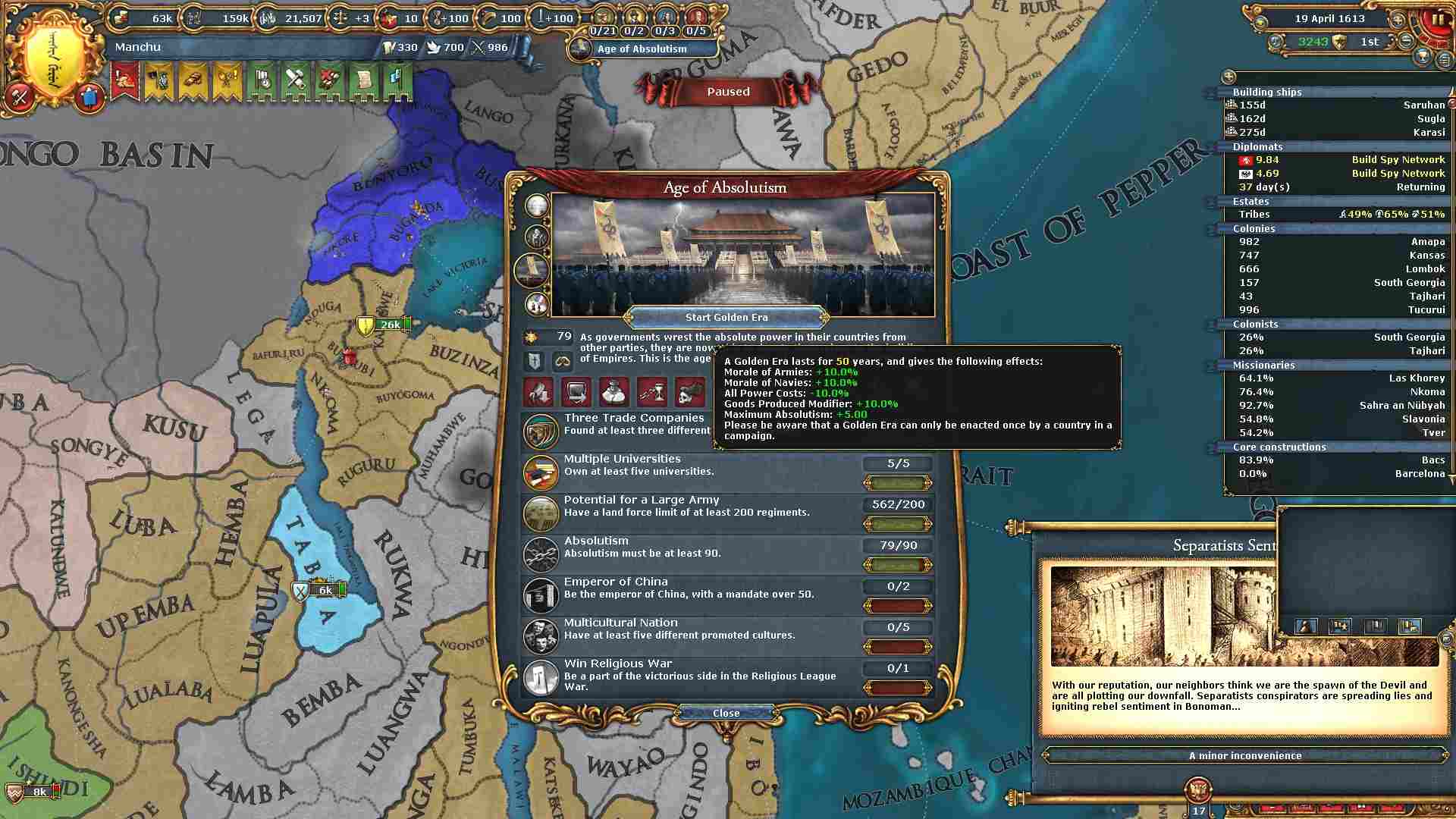Open the red crossed-tools production button
Screen dimensions: 1456x819
coord(20,96)
